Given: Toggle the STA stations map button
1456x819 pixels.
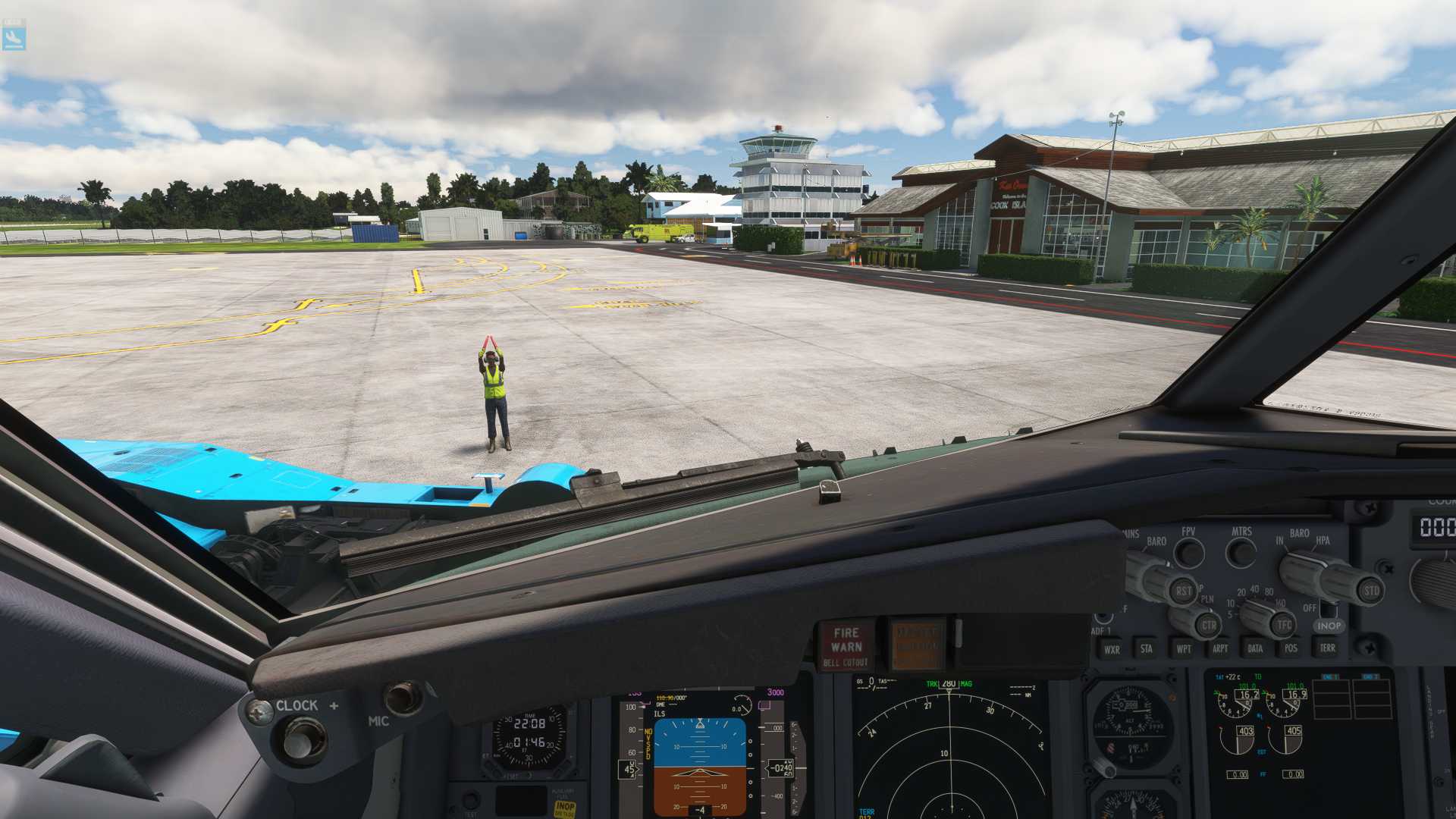Looking at the screenshot, I should pyautogui.click(x=1147, y=648).
